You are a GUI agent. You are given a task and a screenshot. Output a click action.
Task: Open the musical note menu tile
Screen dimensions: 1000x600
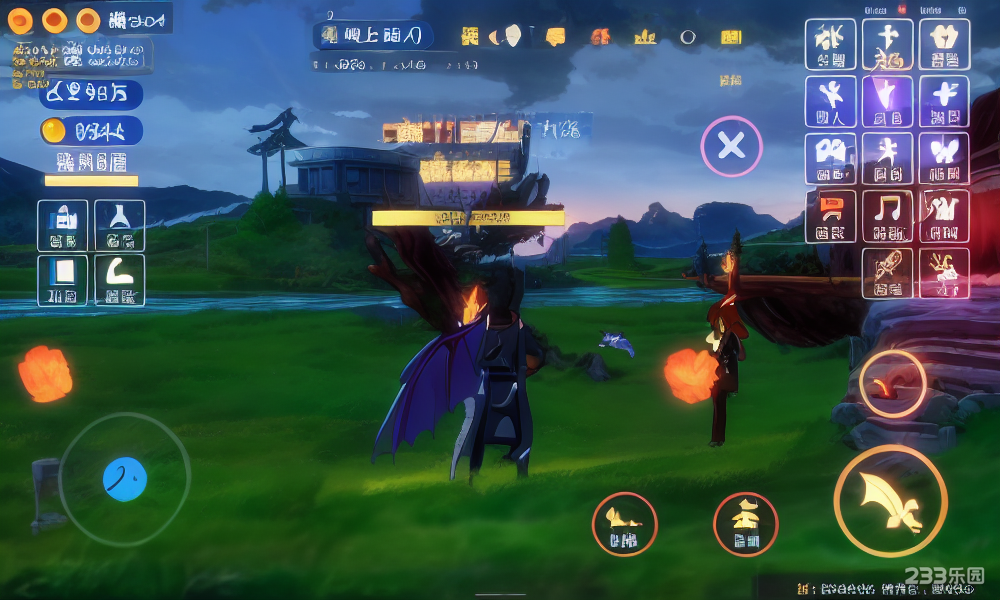point(887,216)
